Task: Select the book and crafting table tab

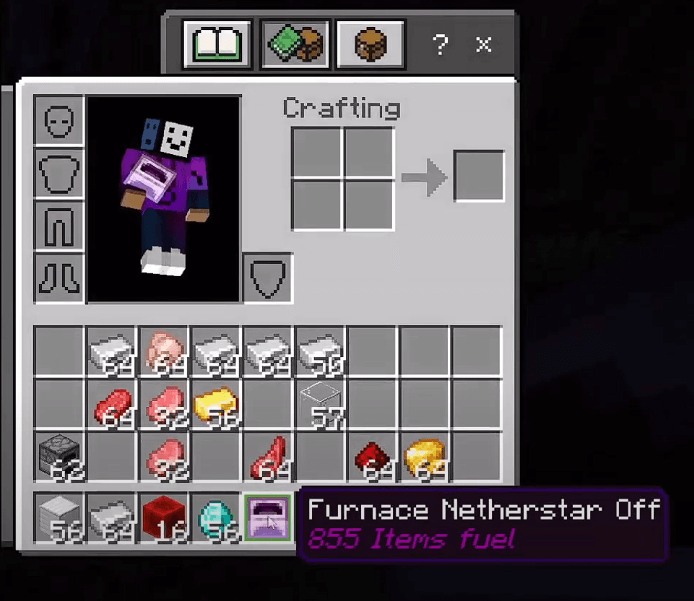Action: click(294, 44)
